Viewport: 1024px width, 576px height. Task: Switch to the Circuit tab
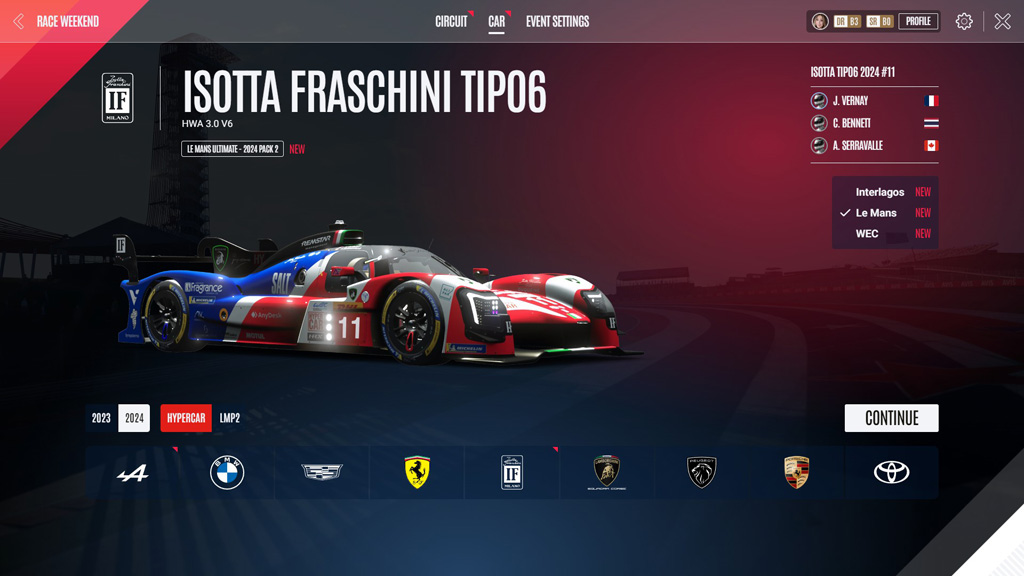point(451,21)
